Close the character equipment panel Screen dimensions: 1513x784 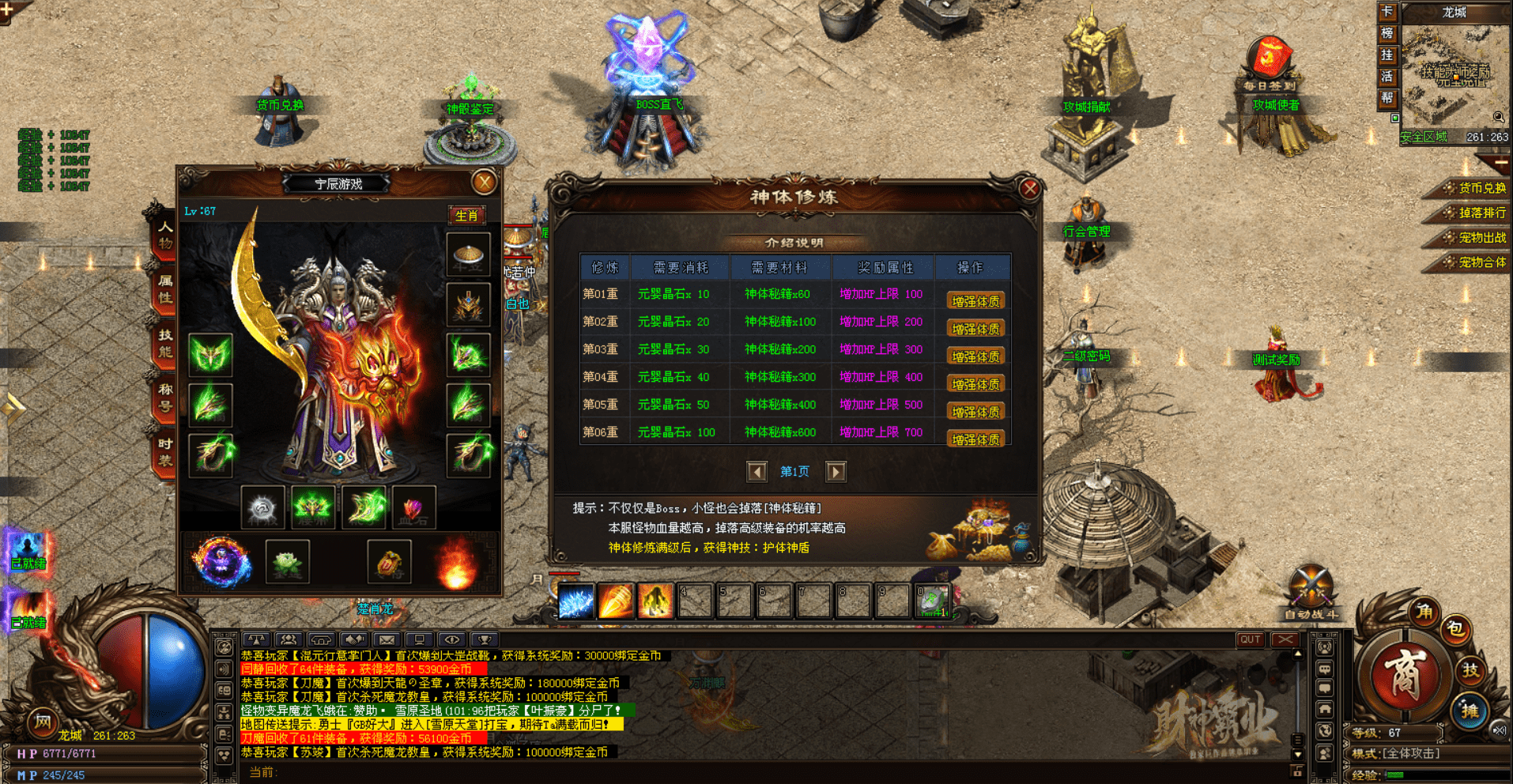(x=484, y=183)
